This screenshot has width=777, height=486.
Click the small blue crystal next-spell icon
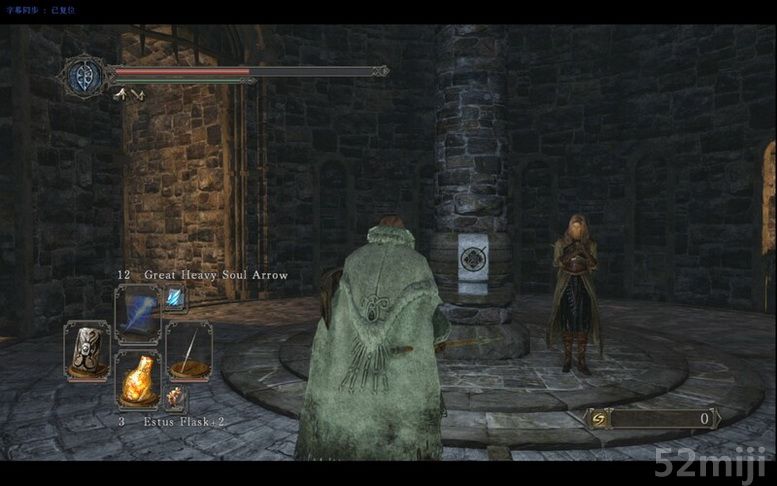click(176, 297)
